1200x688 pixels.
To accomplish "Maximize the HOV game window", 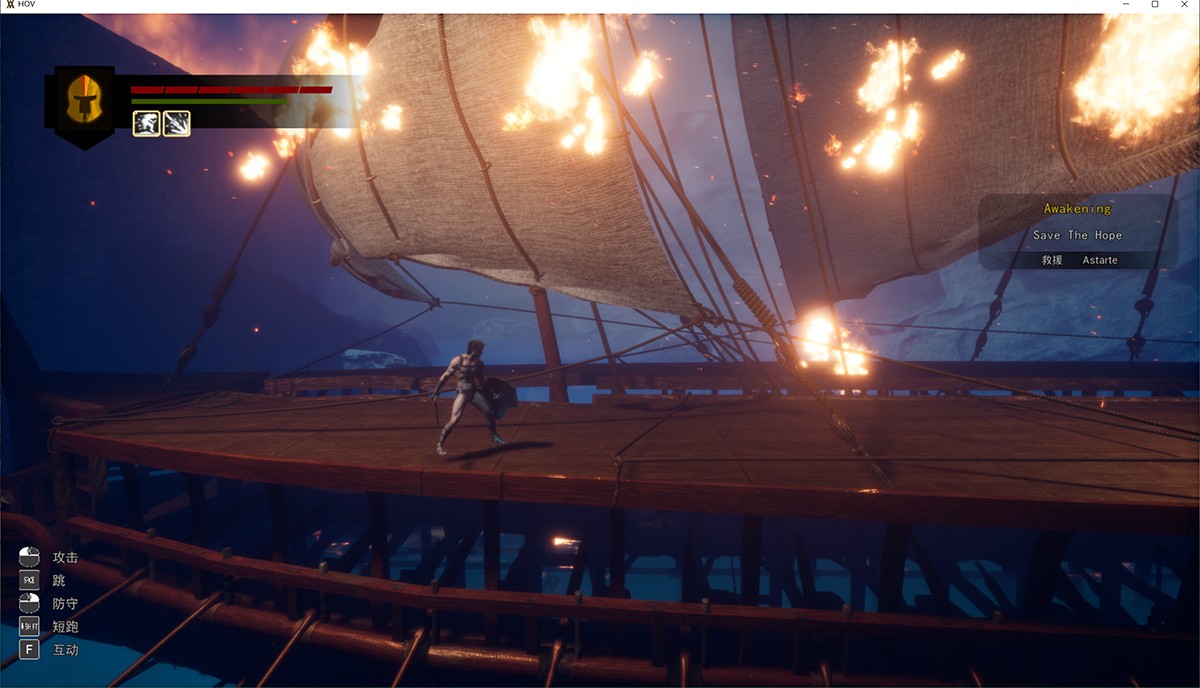I will point(1155,5).
